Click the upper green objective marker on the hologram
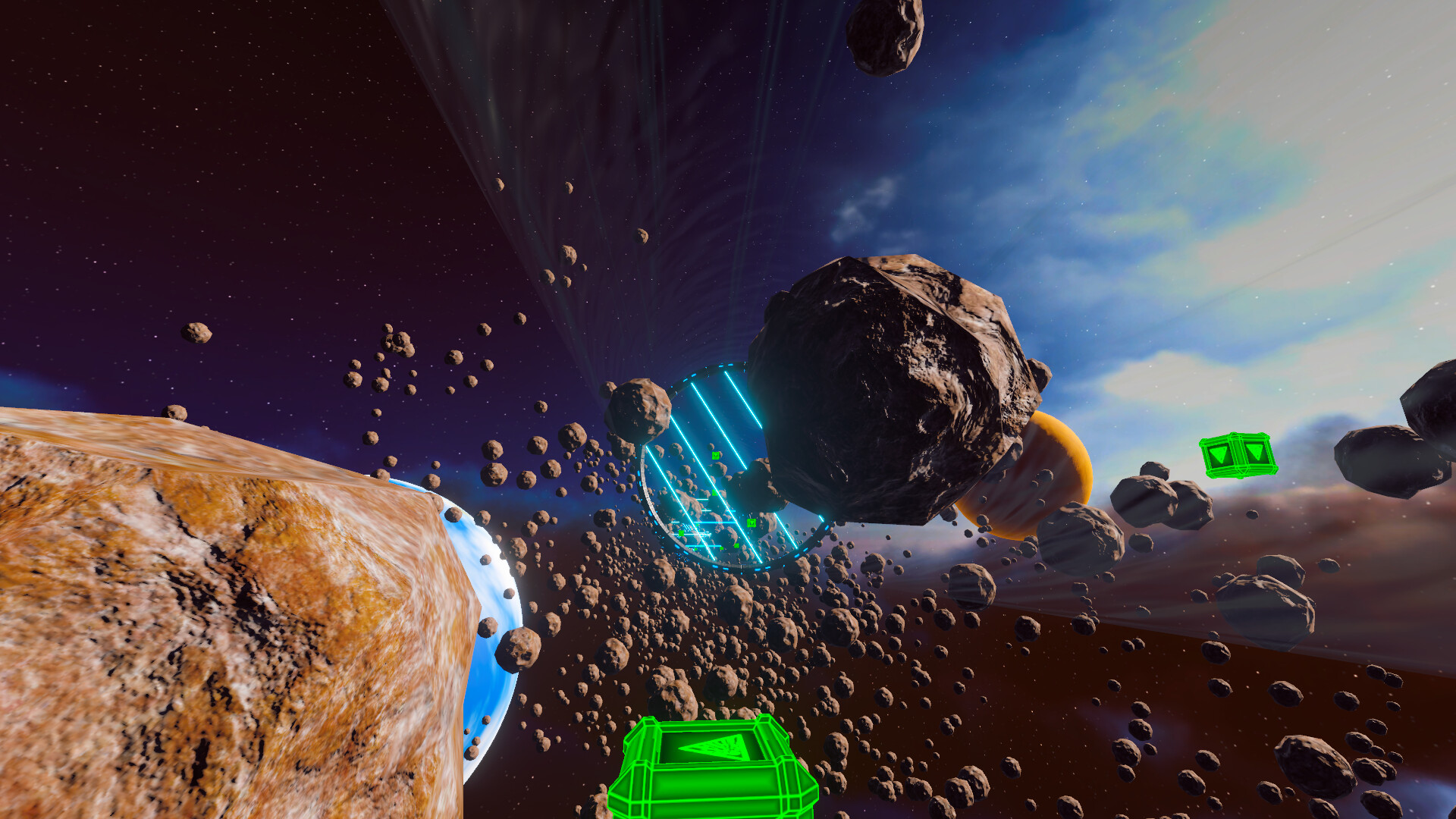Screen dimensions: 1456x819 coord(716,456)
